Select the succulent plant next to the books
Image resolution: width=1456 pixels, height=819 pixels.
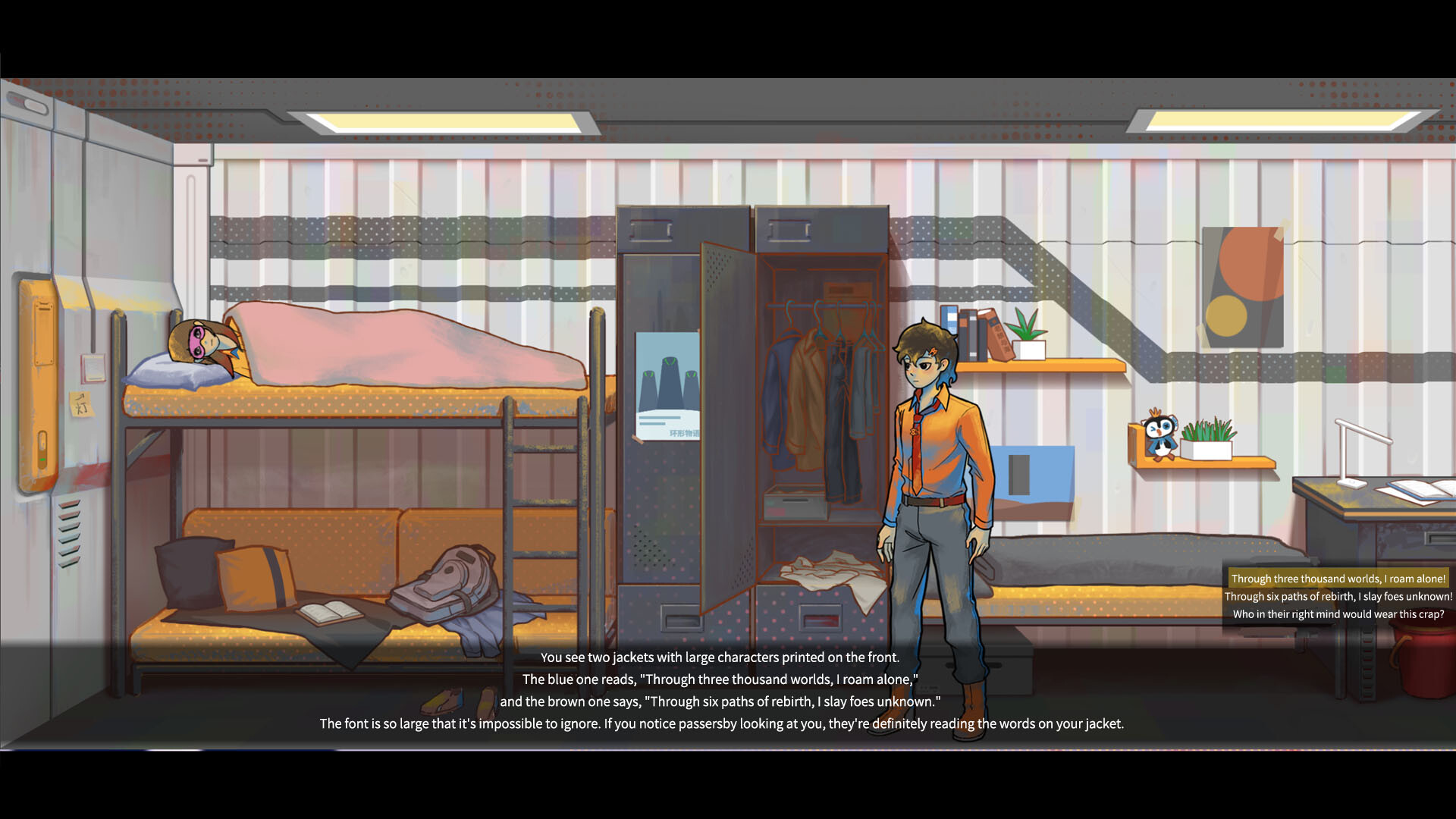click(x=1028, y=336)
